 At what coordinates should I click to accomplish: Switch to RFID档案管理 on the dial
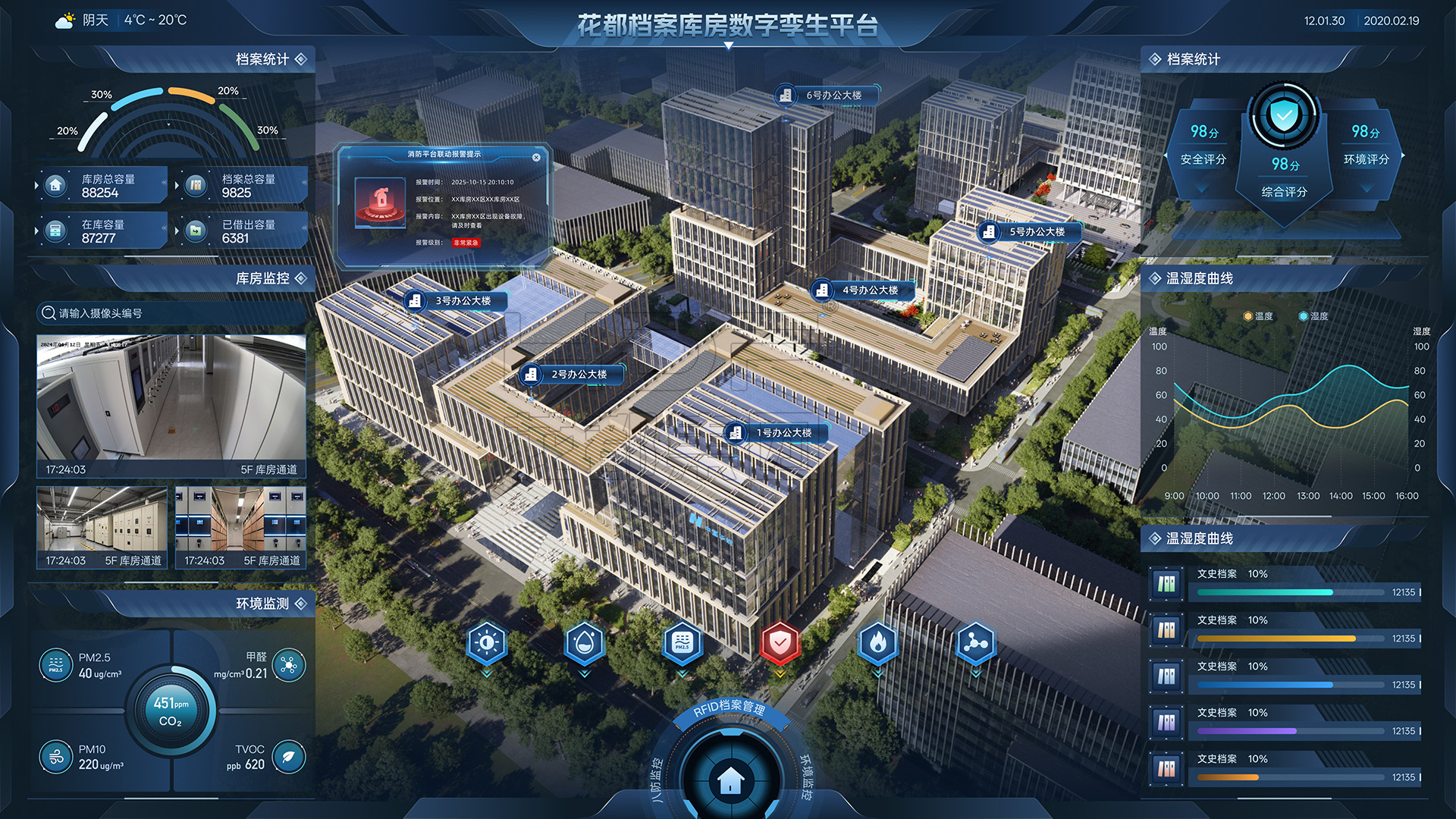click(729, 709)
